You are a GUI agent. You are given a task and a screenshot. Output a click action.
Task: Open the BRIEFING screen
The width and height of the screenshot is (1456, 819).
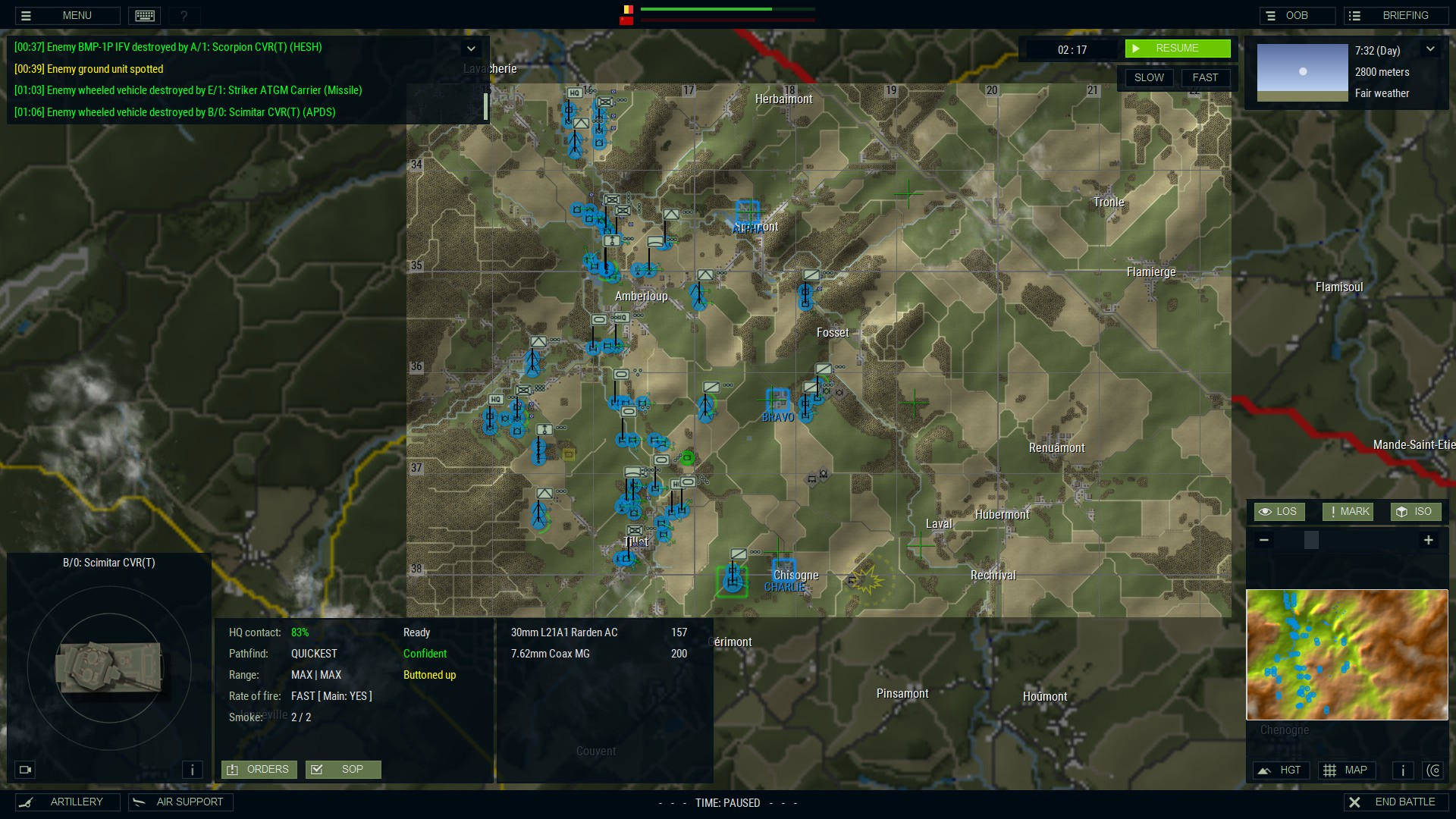pos(1395,15)
